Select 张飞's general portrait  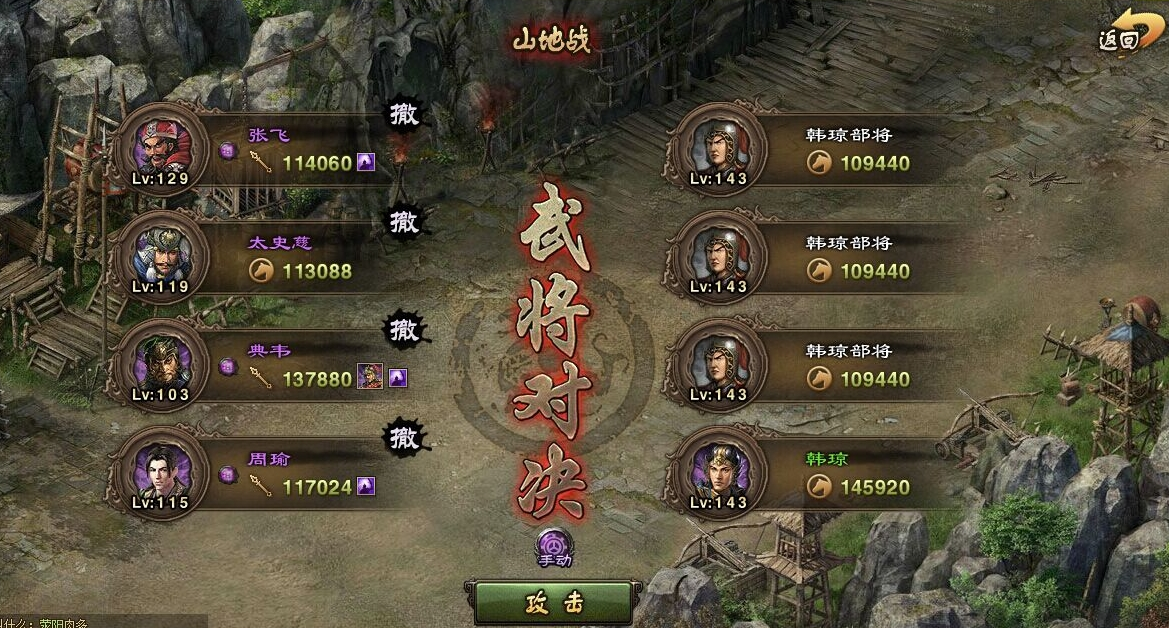161,149
